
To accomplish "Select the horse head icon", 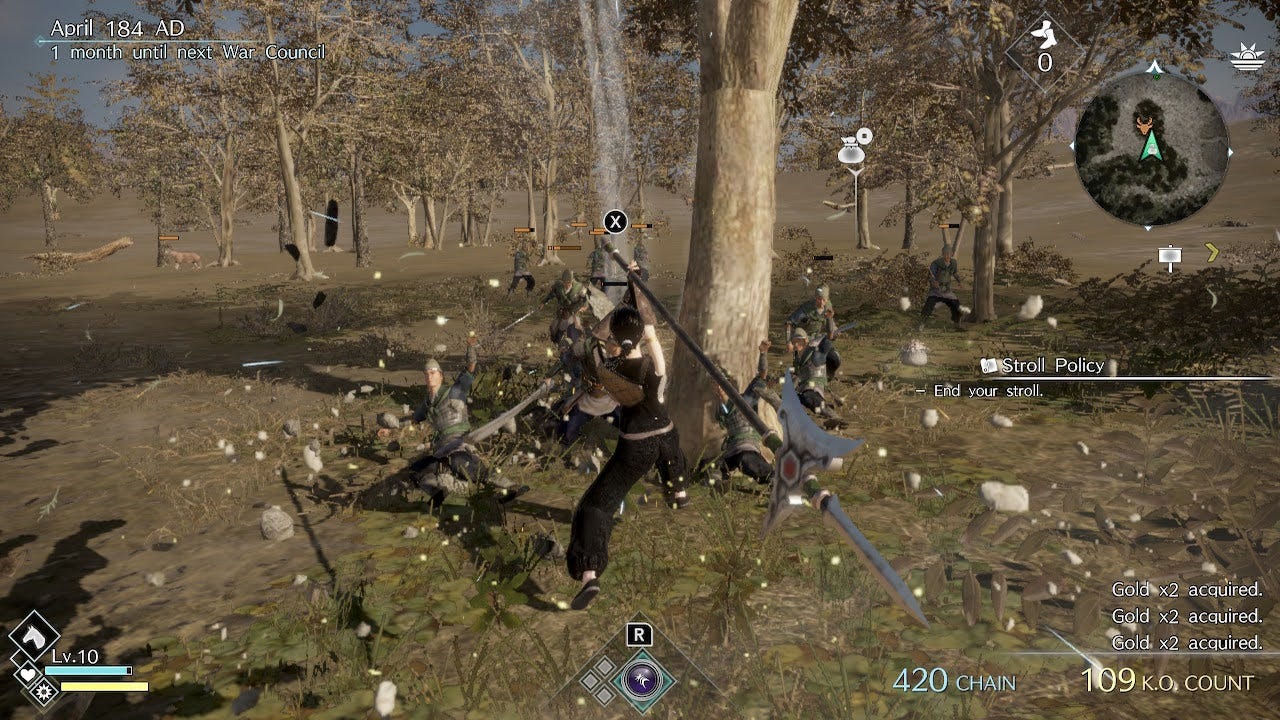I will tap(34, 634).
